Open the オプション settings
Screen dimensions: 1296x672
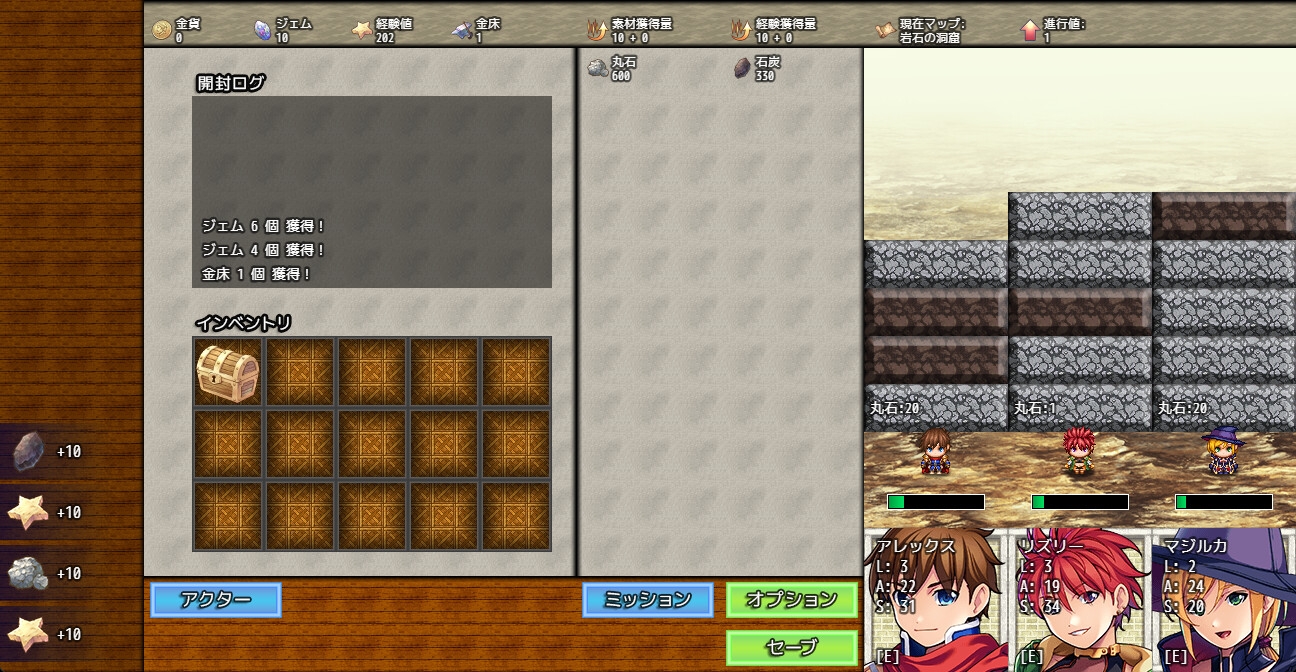coord(791,600)
